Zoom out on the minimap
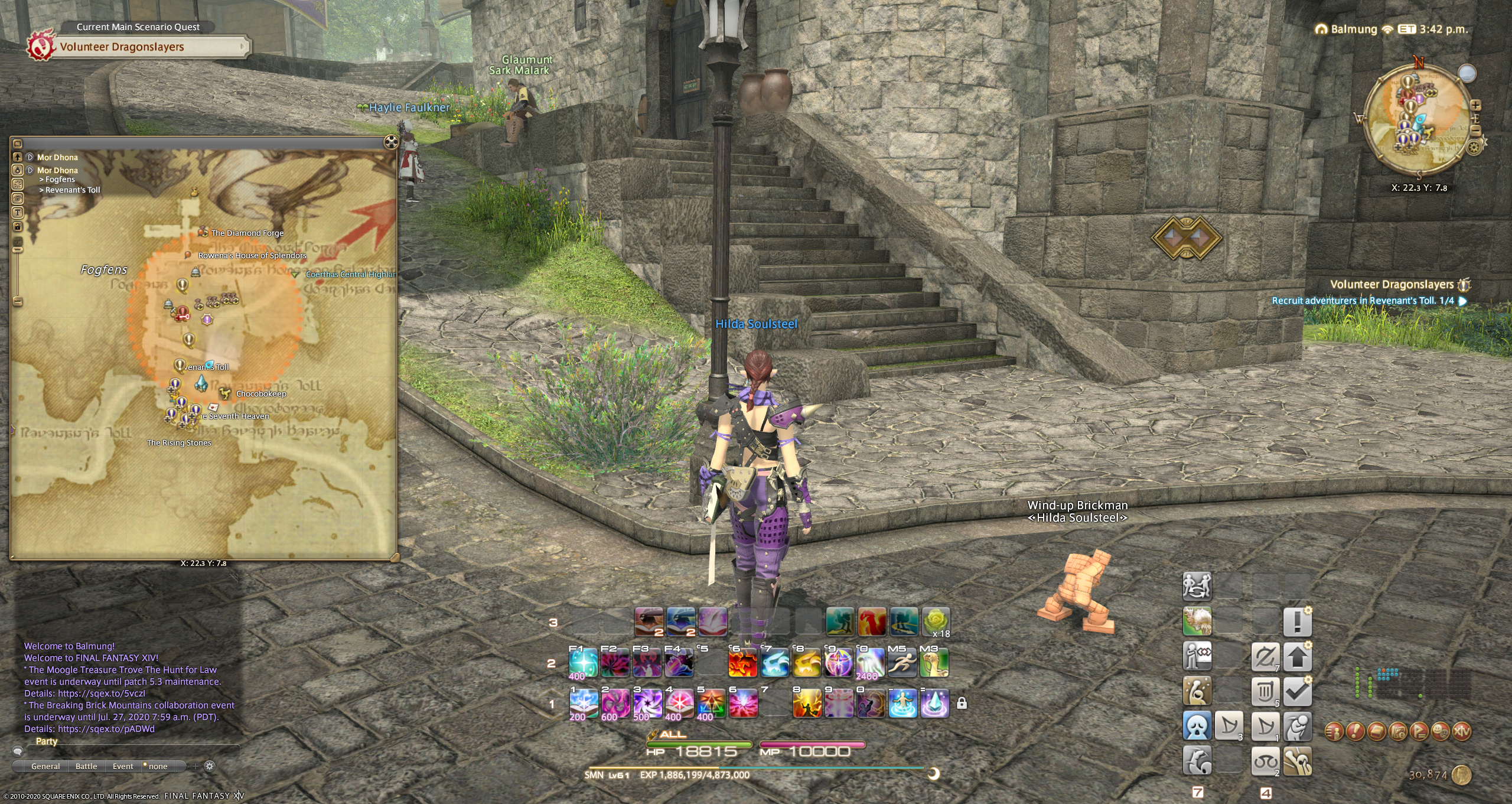This screenshot has width=1512, height=804. pyautogui.click(x=1475, y=130)
